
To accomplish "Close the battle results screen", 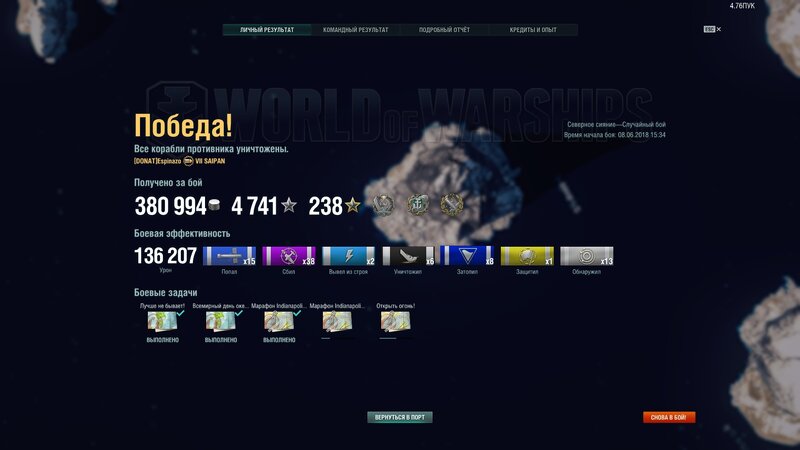I will pyautogui.click(x=718, y=30).
